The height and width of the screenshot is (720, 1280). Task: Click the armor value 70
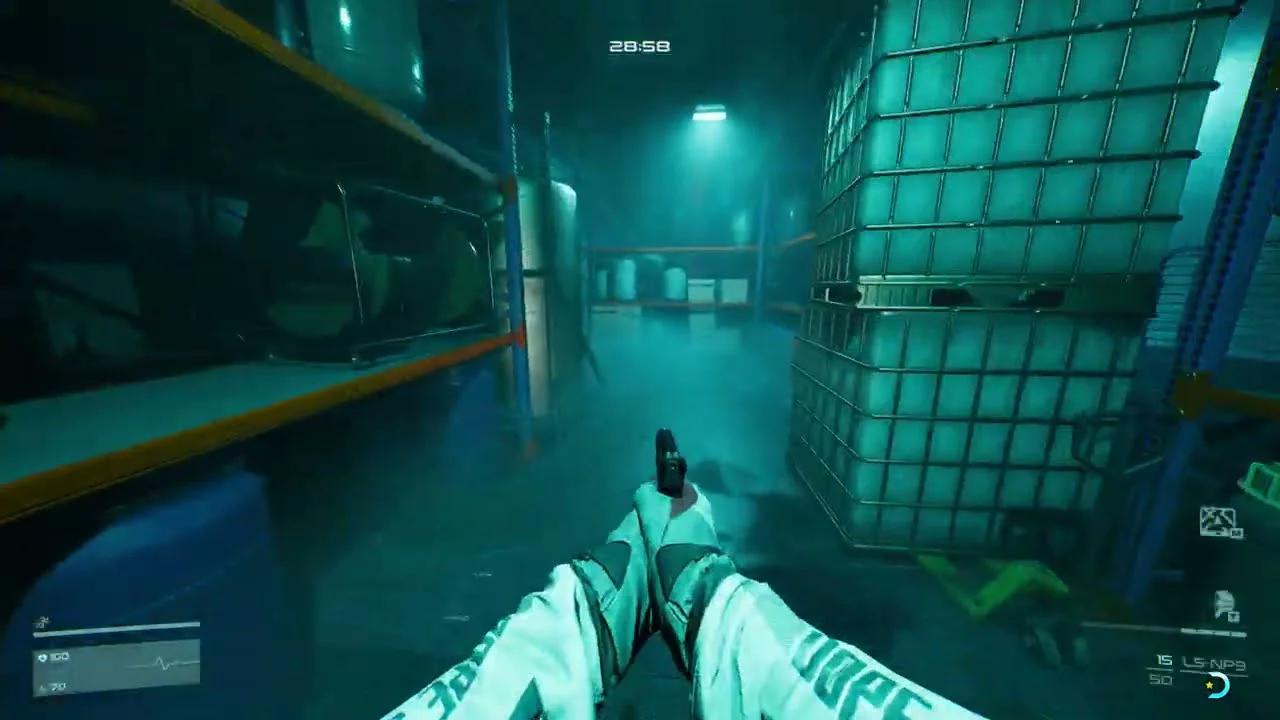pos(57,686)
